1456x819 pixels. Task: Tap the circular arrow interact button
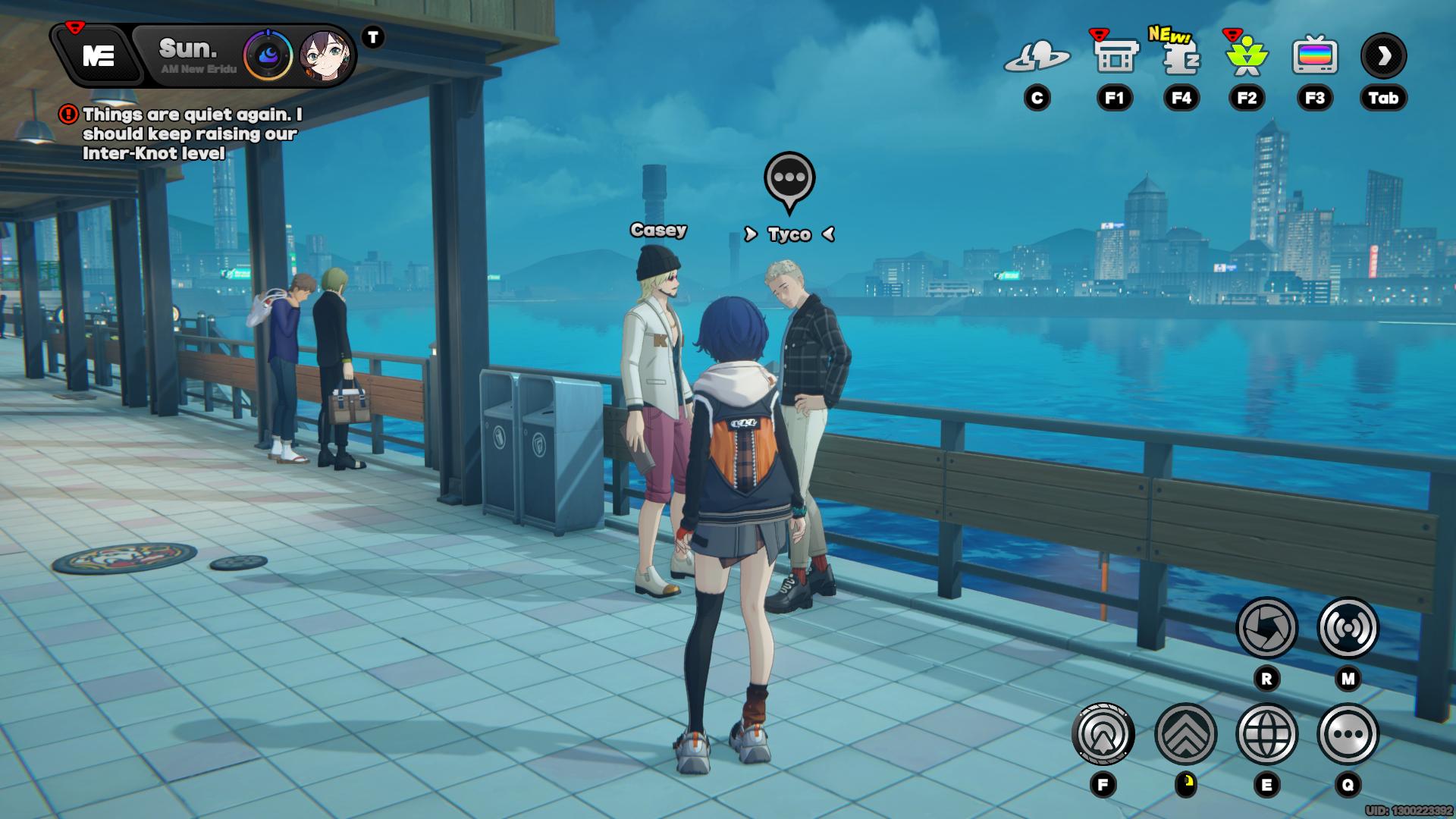1103,734
